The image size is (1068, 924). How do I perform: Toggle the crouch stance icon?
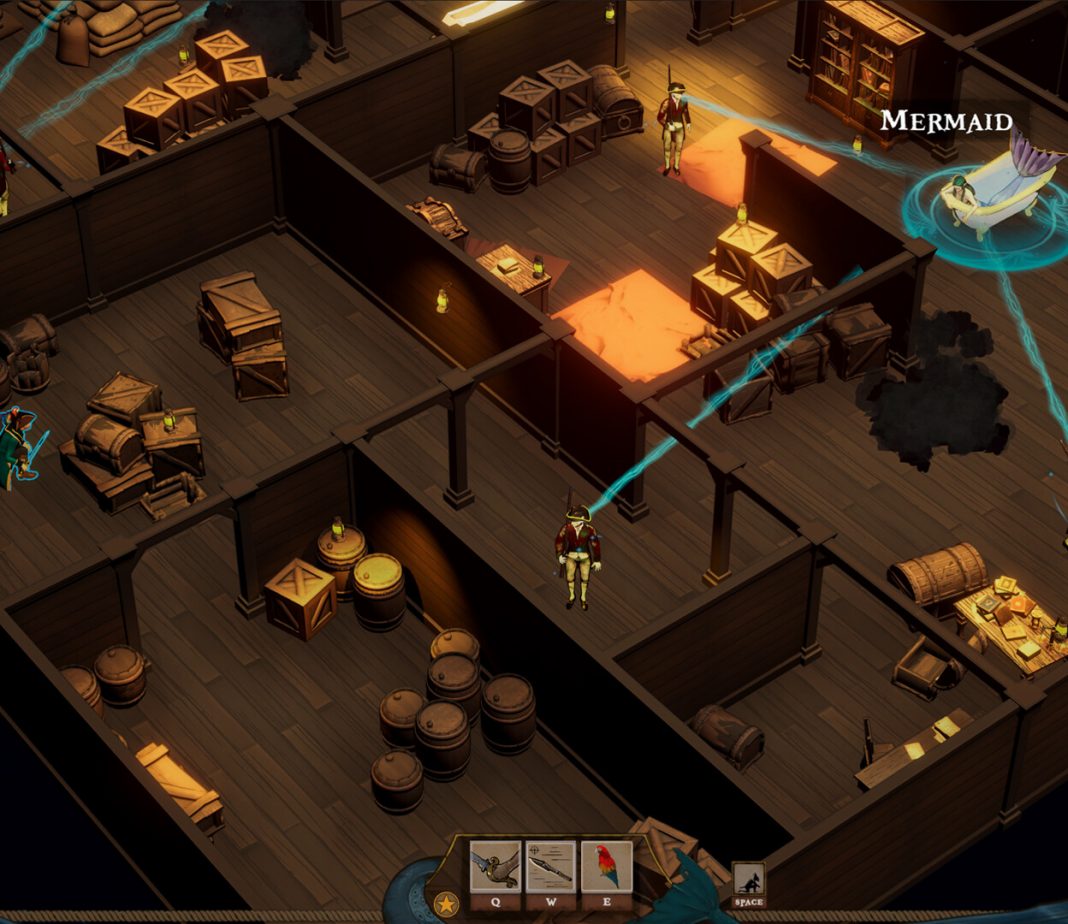coord(748,879)
